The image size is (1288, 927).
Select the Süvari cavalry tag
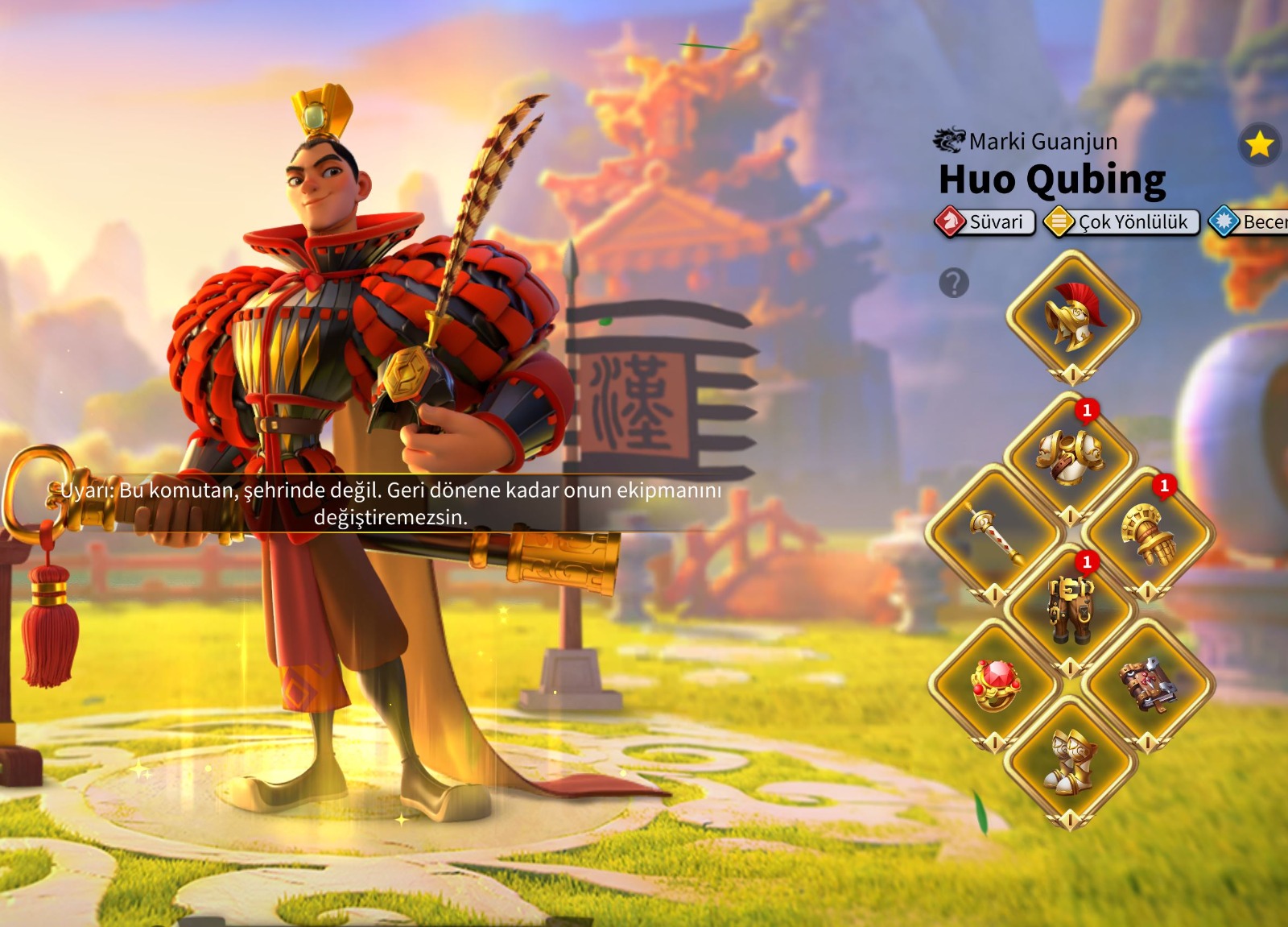pyautogui.click(x=985, y=221)
